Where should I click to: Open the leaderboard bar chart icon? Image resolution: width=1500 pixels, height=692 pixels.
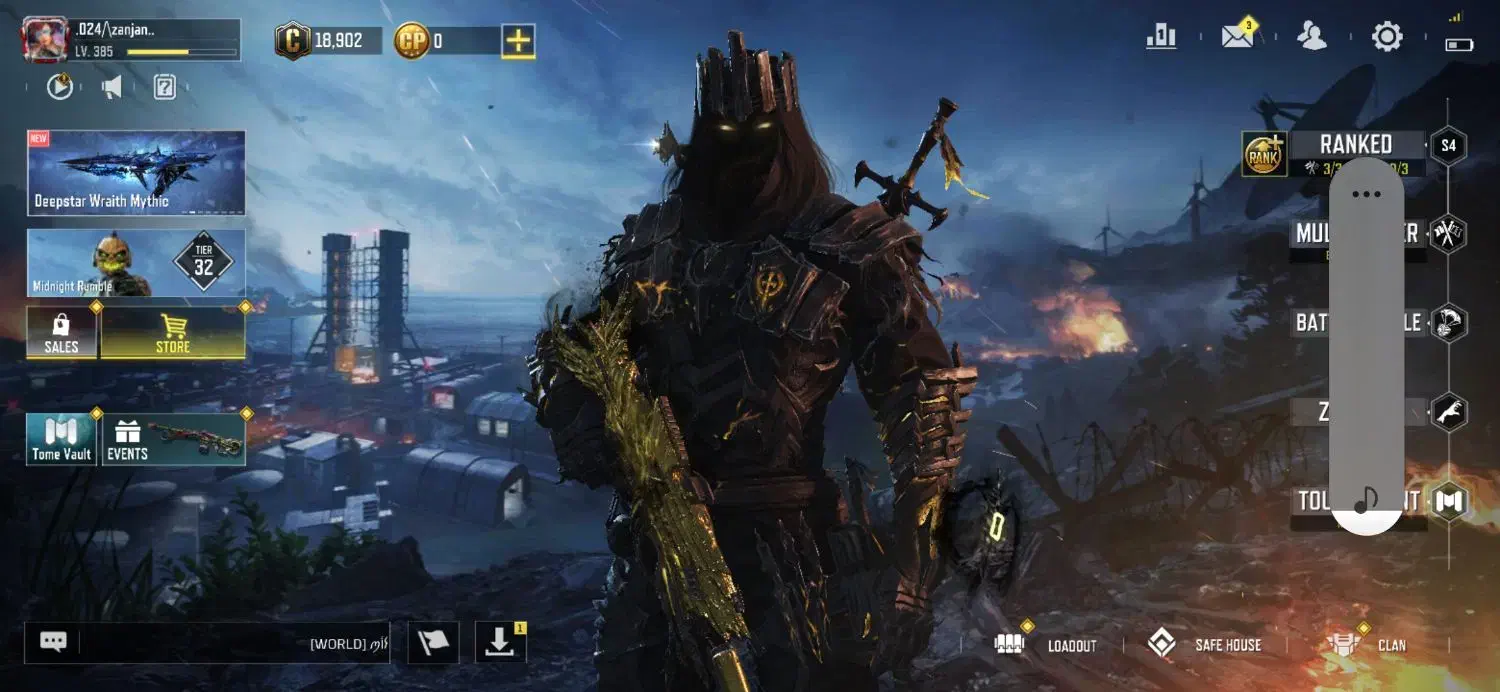1161,37
